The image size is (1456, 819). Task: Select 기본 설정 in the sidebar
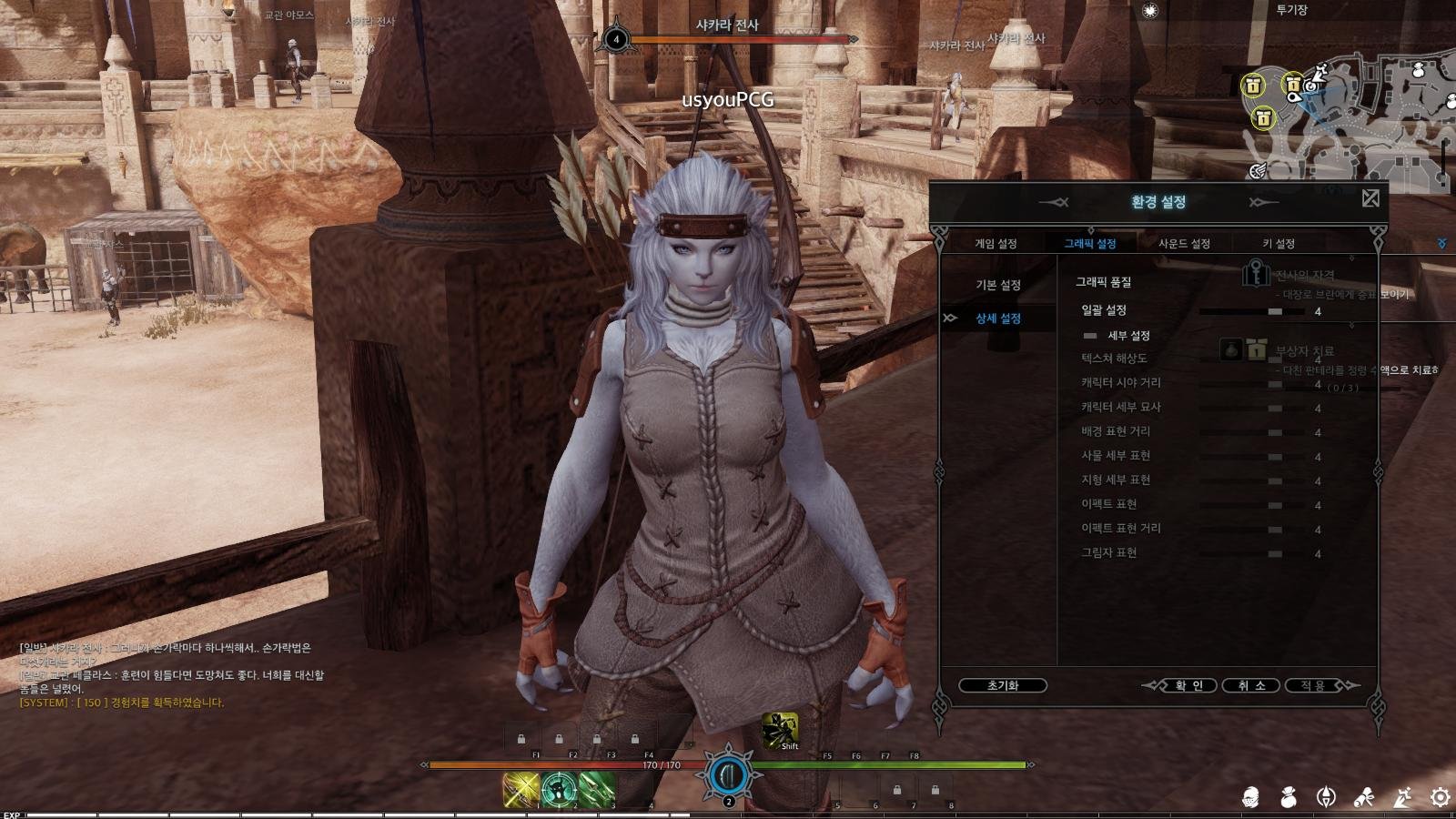point(998,286)
